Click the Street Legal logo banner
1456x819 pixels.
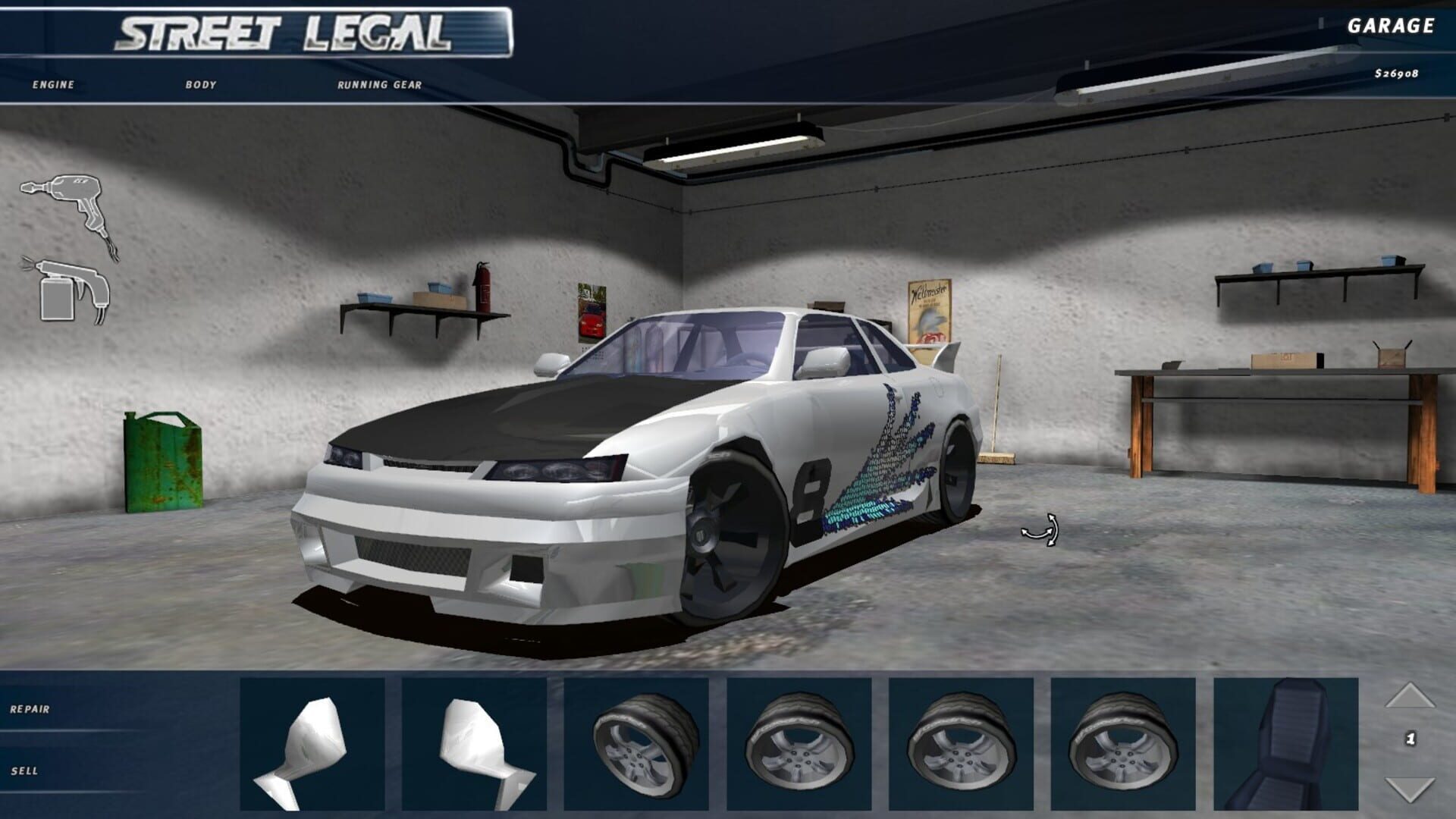288,30
